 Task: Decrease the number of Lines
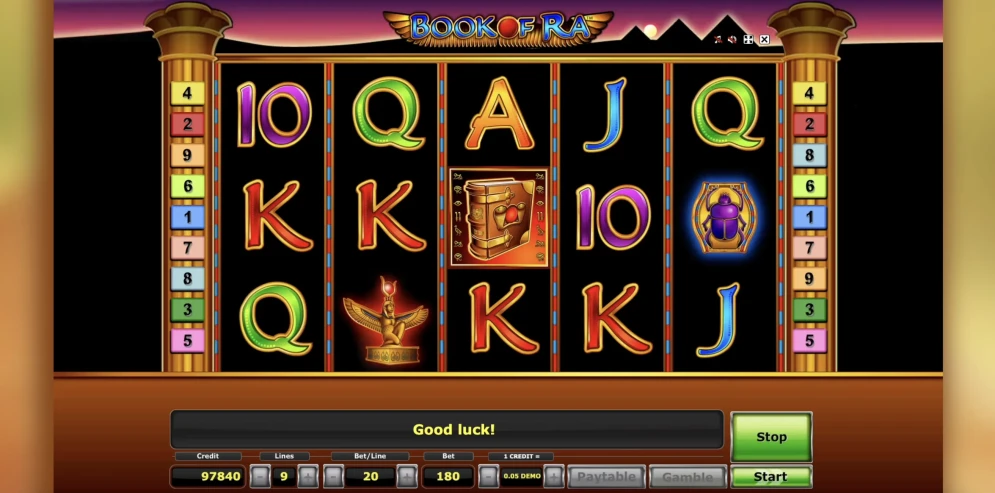click(x=259, y=477)
